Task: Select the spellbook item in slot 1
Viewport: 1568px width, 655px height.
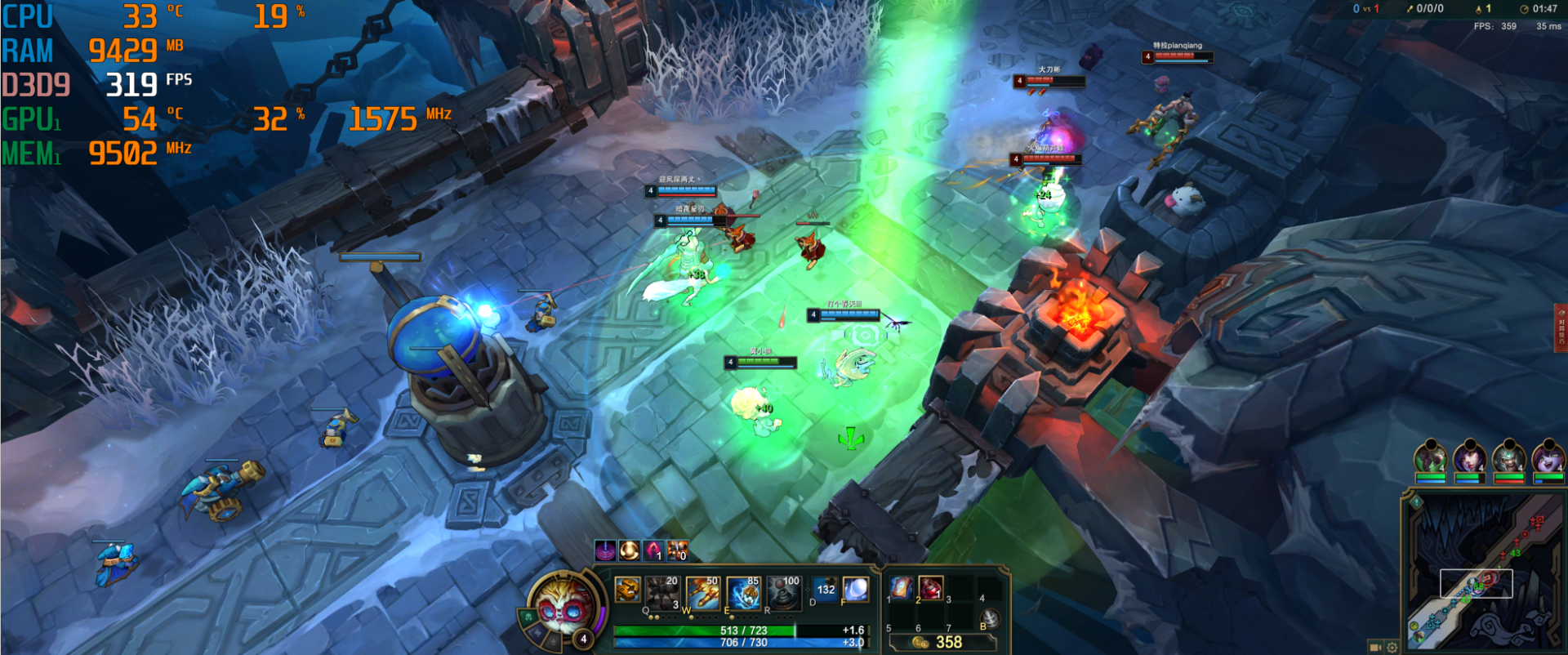Action: (901, 587)
